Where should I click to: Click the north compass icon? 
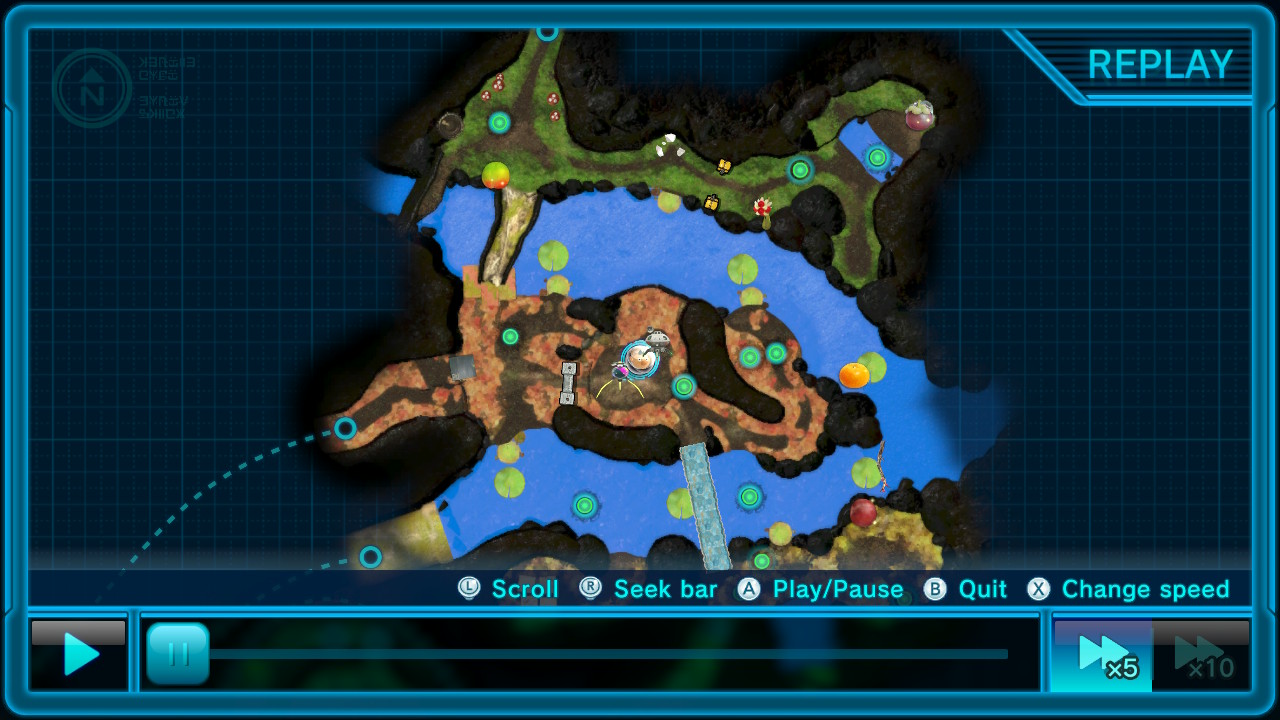92,88
